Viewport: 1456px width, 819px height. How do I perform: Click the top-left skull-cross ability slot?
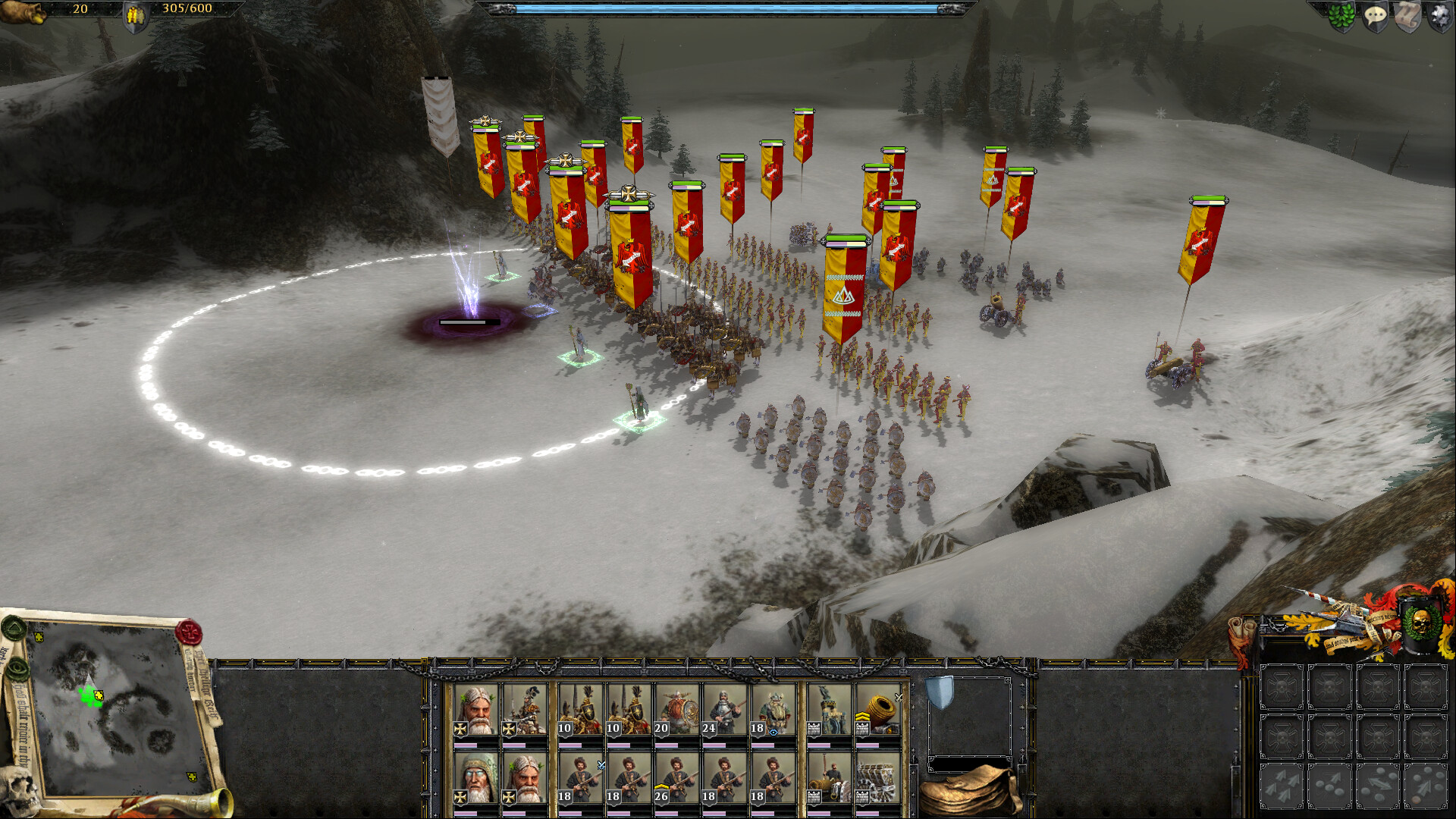pos(1281,686)
